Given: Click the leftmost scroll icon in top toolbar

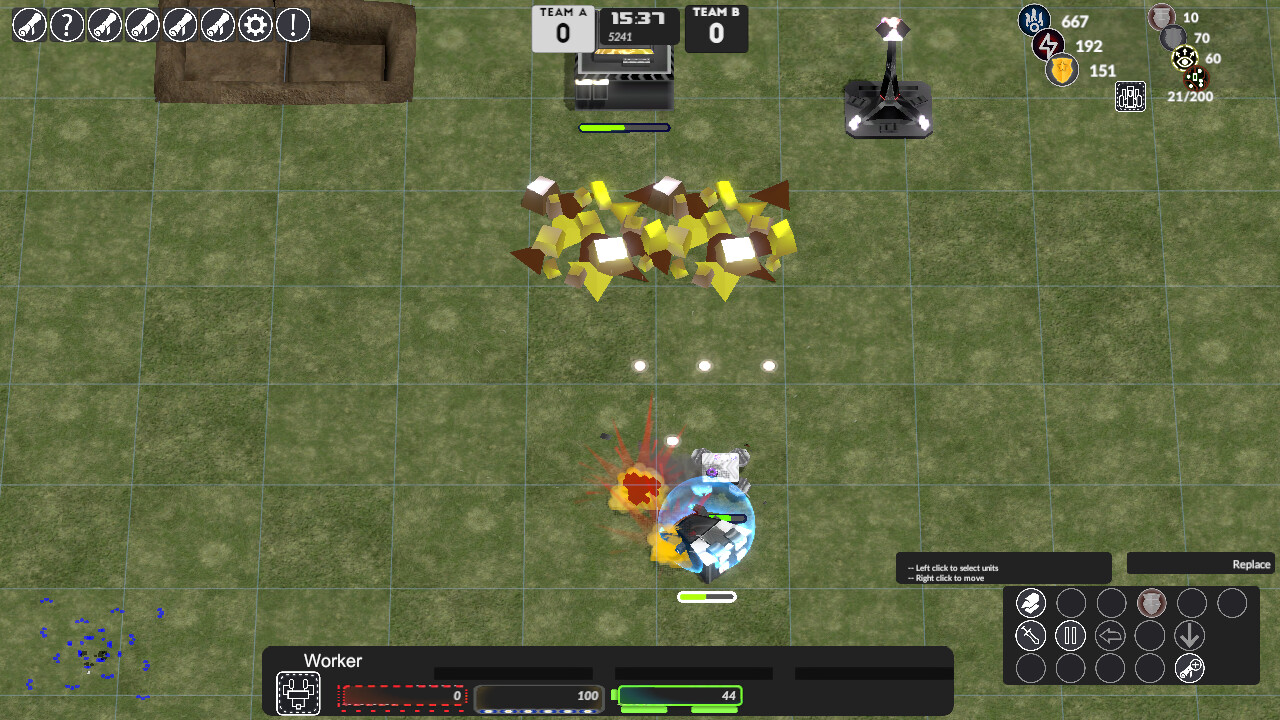Looking at the screenshot, I should click(29, 26).
